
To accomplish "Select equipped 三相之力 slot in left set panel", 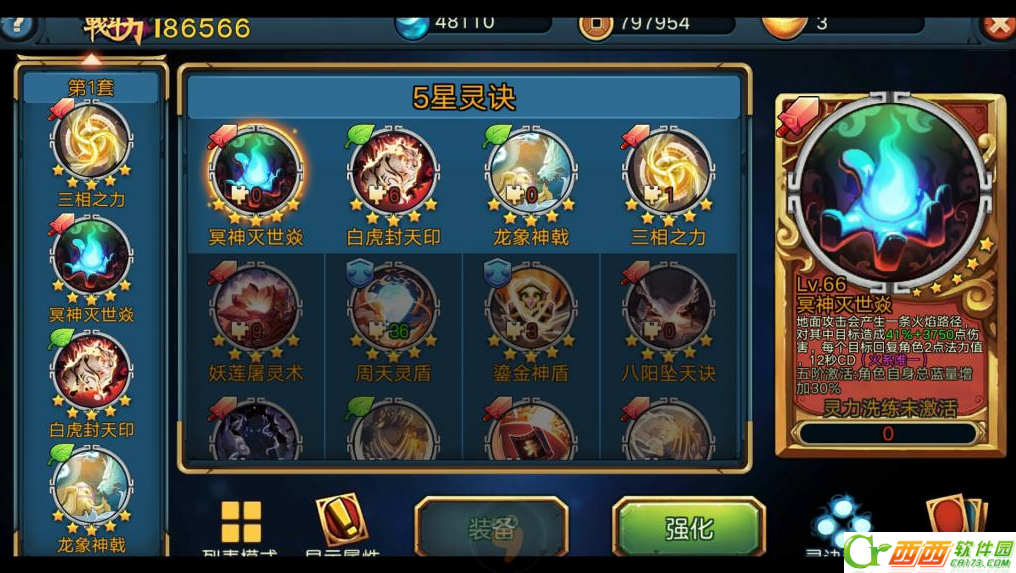I will point(91,143).
